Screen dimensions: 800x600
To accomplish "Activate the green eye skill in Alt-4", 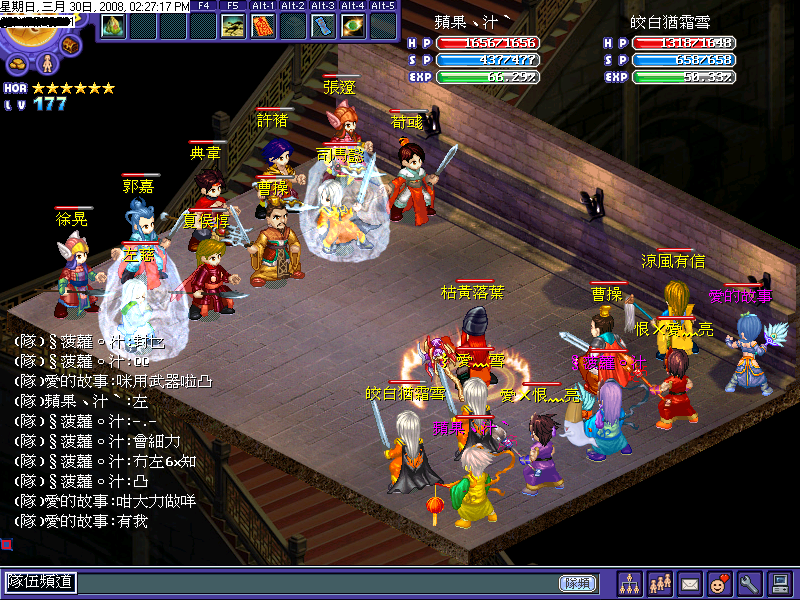I will pos(353,26).
